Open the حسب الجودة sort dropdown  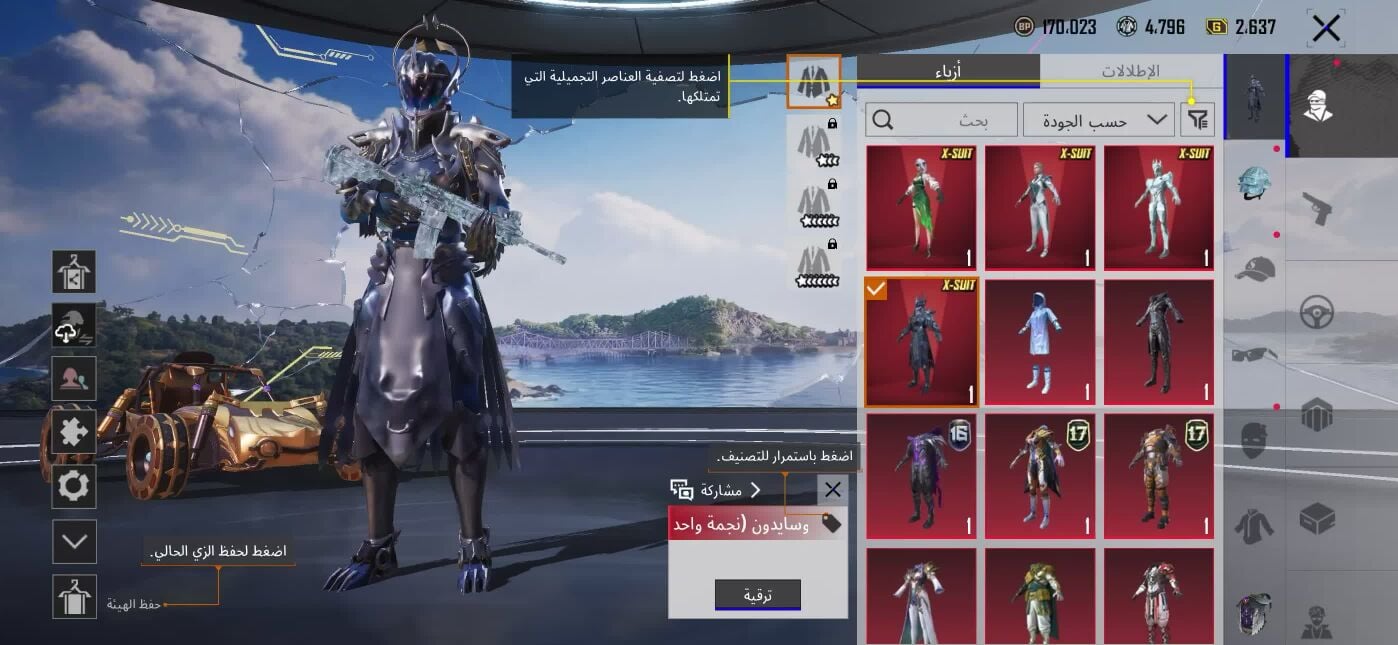tap(1098, 120)
